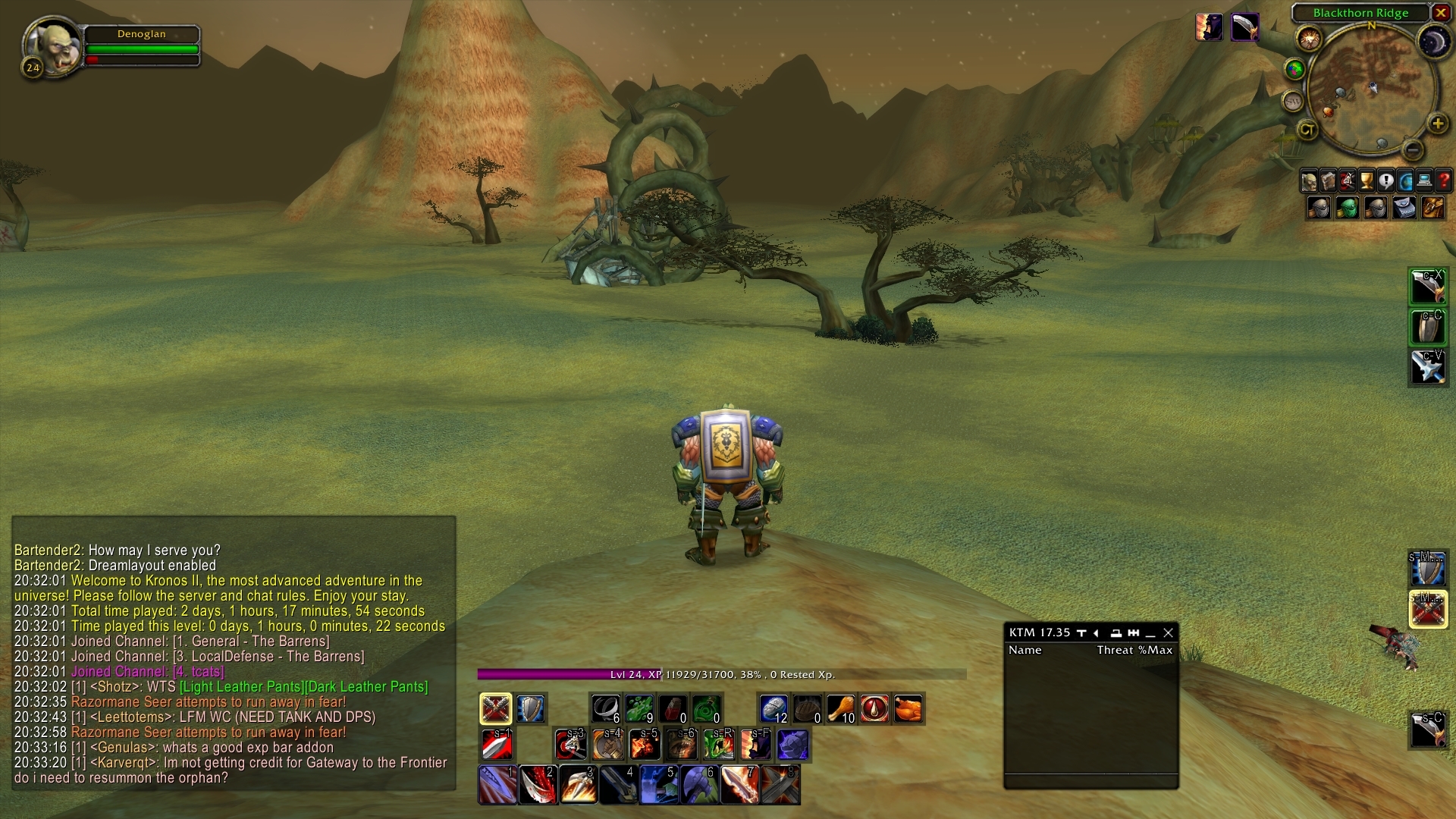The height and width of the screenshot is (819, 1456).
Task: Use the roasted chicken food item
Action: (x=908, y=709)
